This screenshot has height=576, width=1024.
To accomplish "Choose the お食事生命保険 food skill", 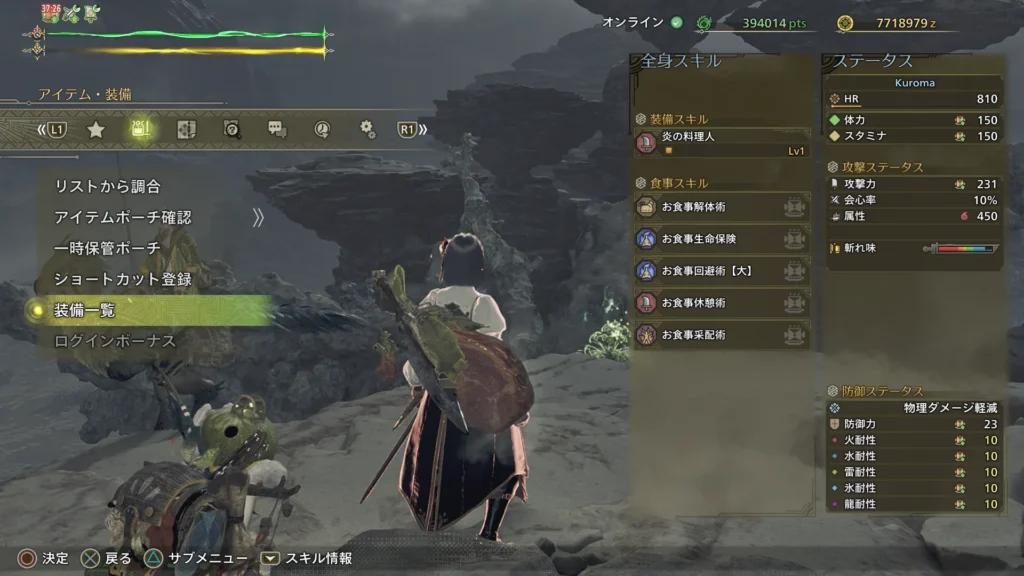I will point(722,239).
